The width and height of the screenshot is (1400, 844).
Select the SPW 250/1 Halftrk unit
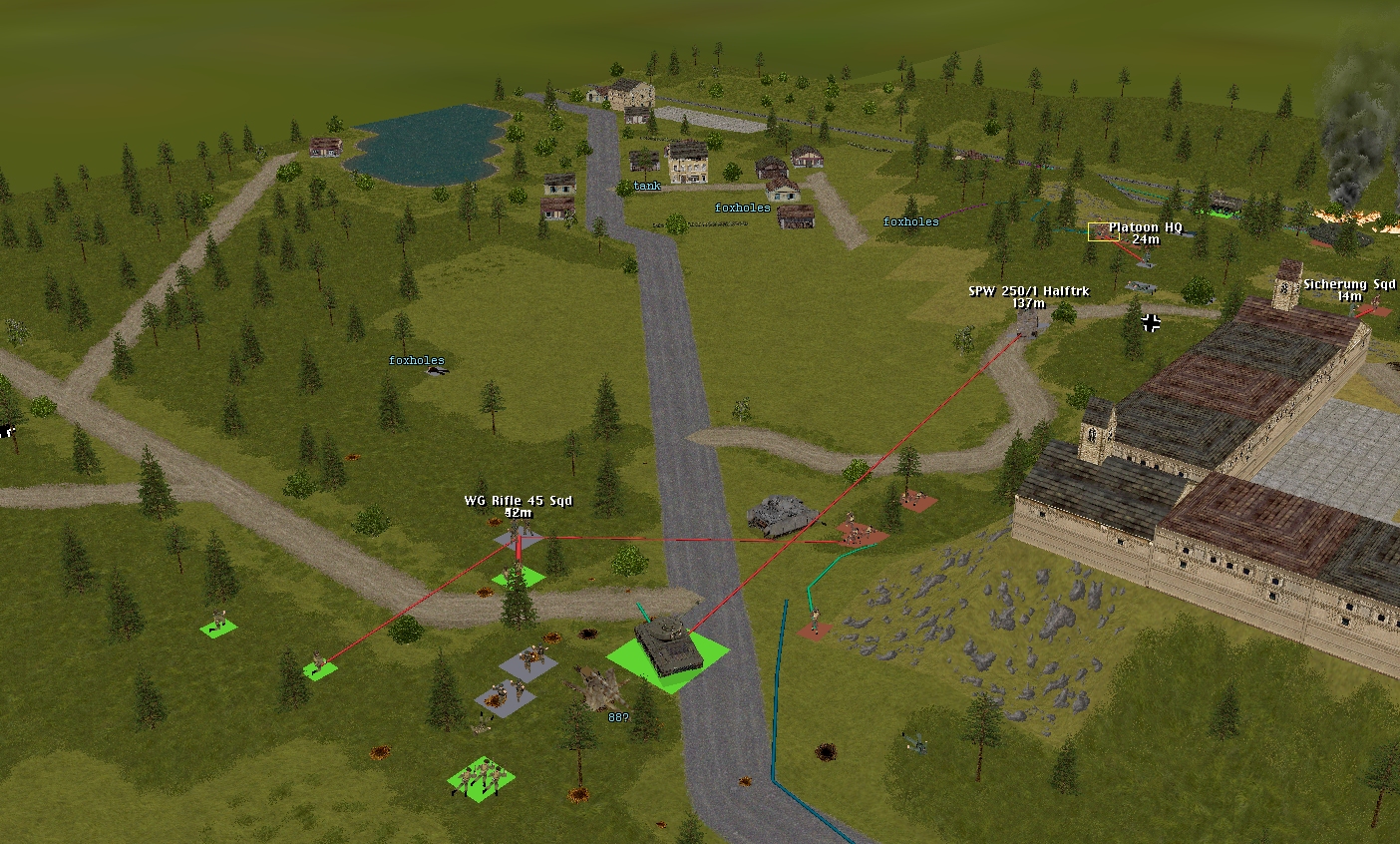click(1026, 323)
